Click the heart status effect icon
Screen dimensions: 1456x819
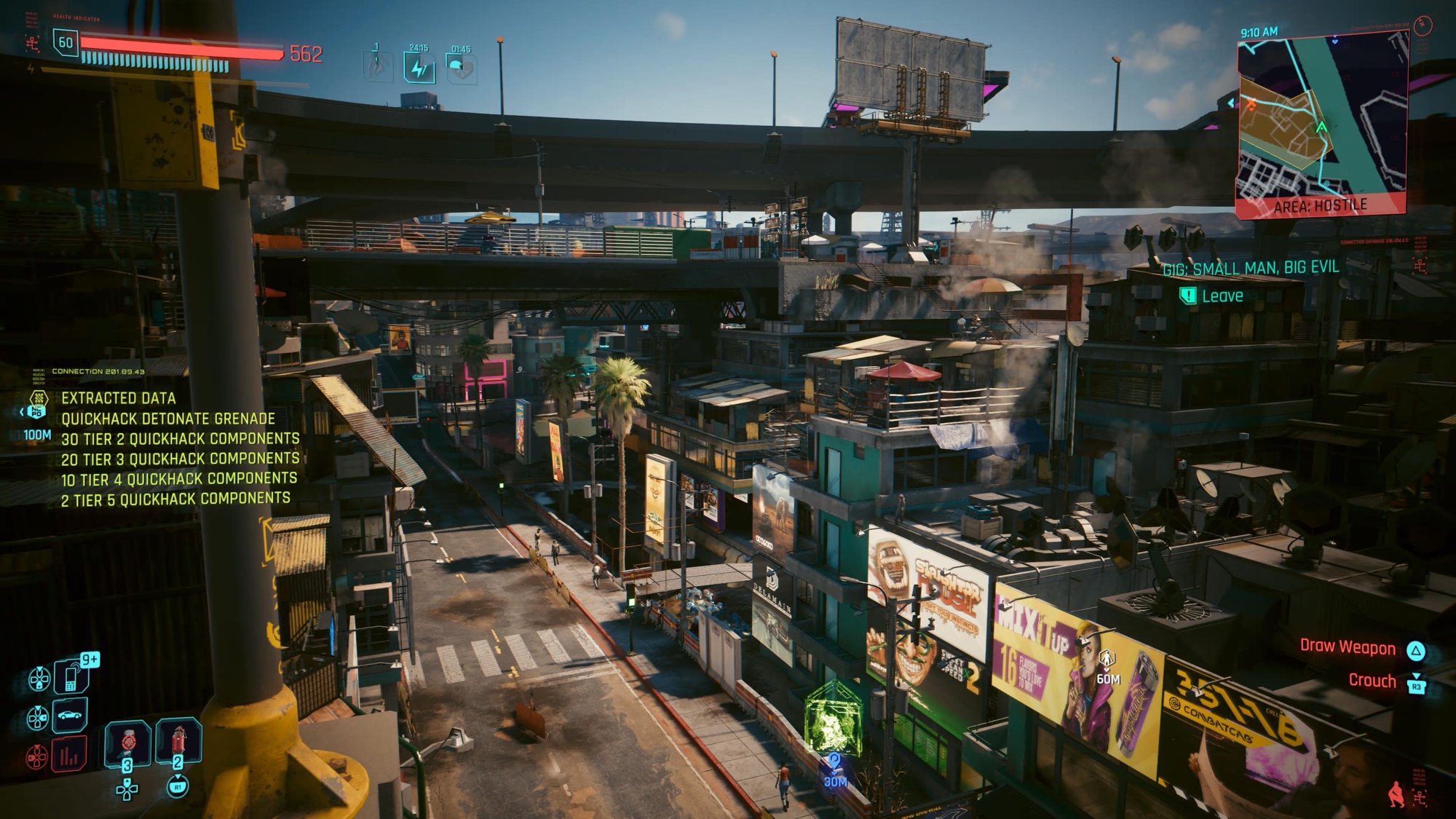pyautogui.click(x=461, y=68)
